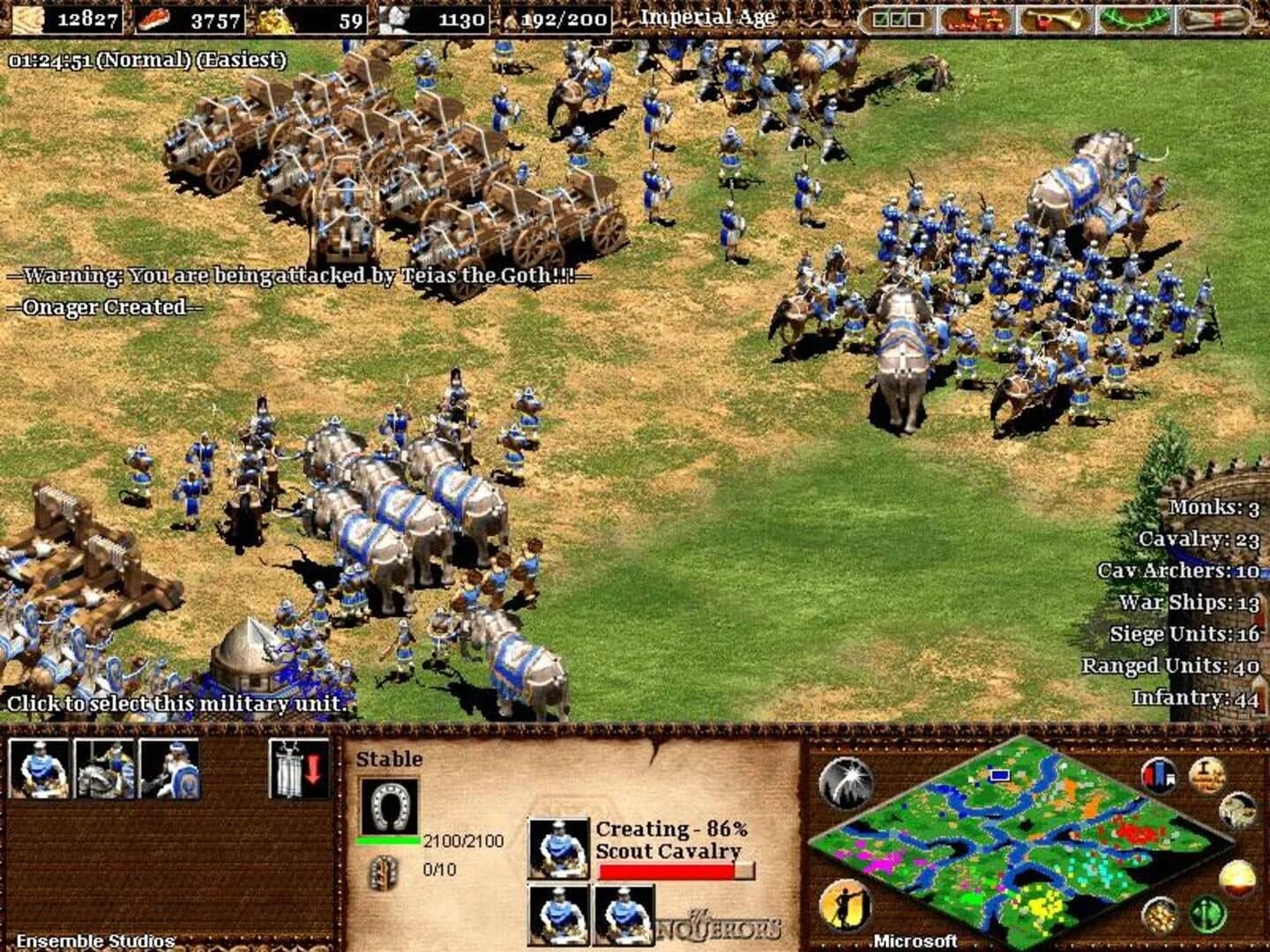Screen dimensions: 1270x952
Task: Open the Diplomacy screen icon
Action: pyautogui.click(x=975, y=19)
